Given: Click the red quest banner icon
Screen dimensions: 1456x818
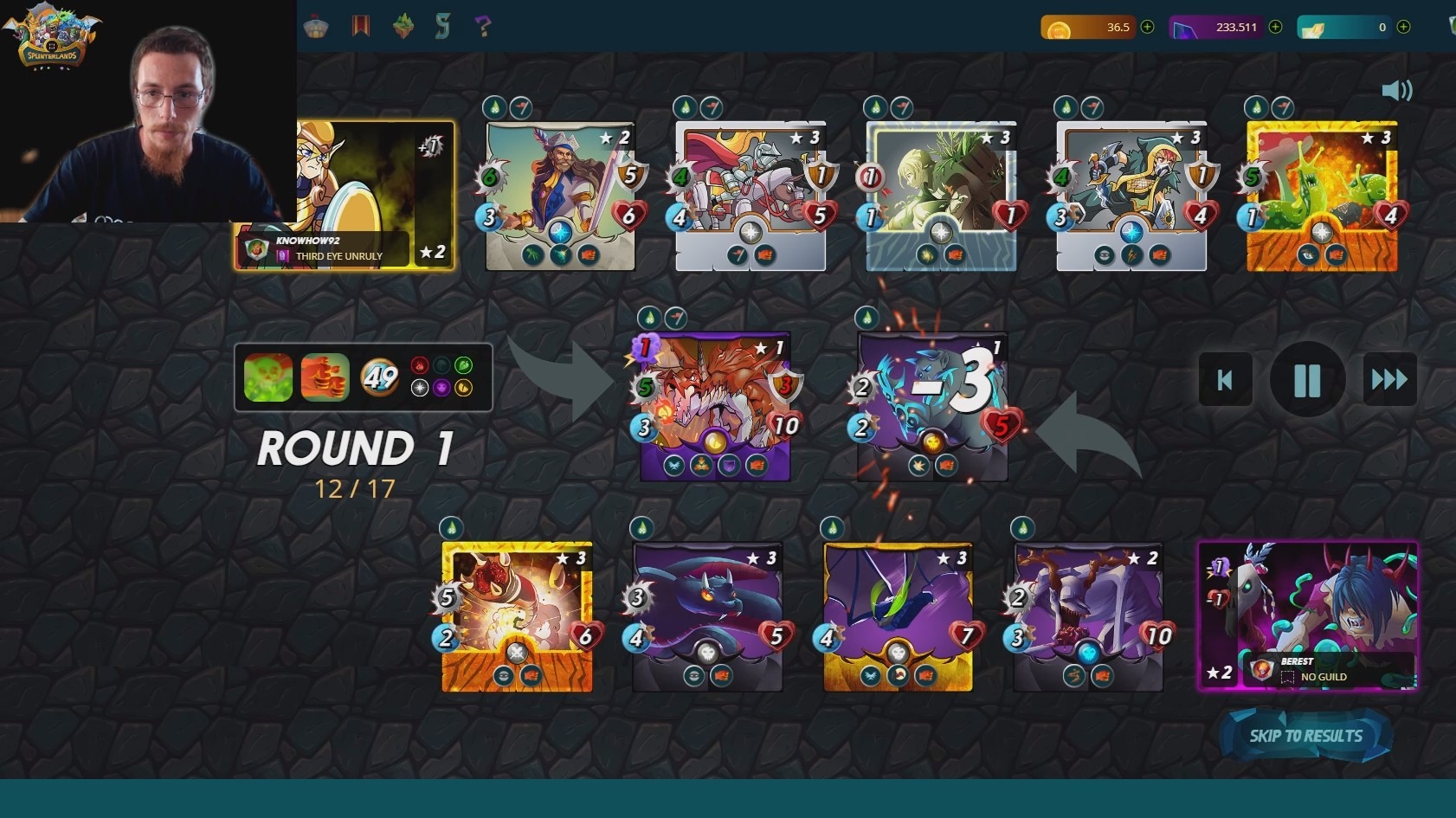Looking at the screenshot, I should [x=360, y=27].
